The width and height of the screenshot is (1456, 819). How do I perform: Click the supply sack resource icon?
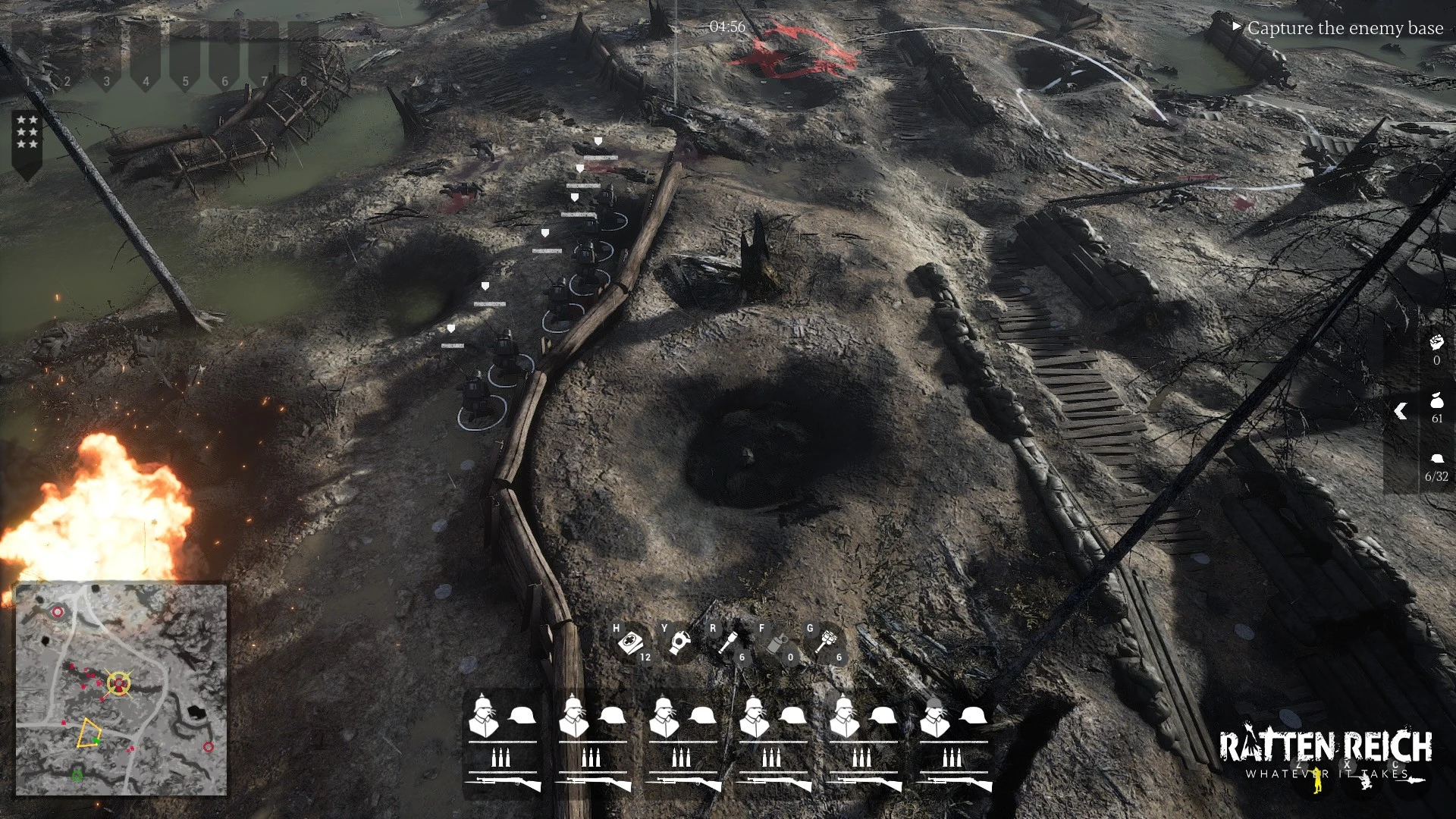[1436, 400]
